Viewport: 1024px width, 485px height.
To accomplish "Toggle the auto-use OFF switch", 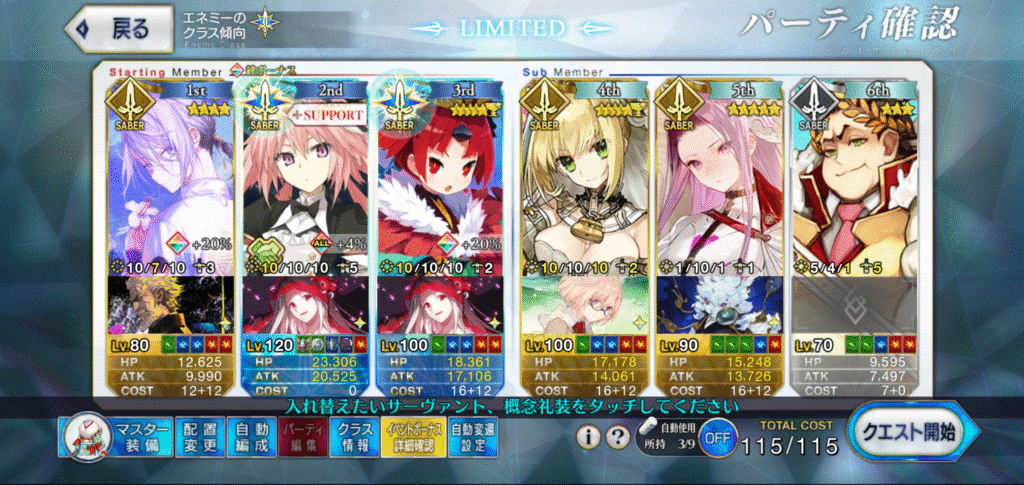I will [716, 438].
